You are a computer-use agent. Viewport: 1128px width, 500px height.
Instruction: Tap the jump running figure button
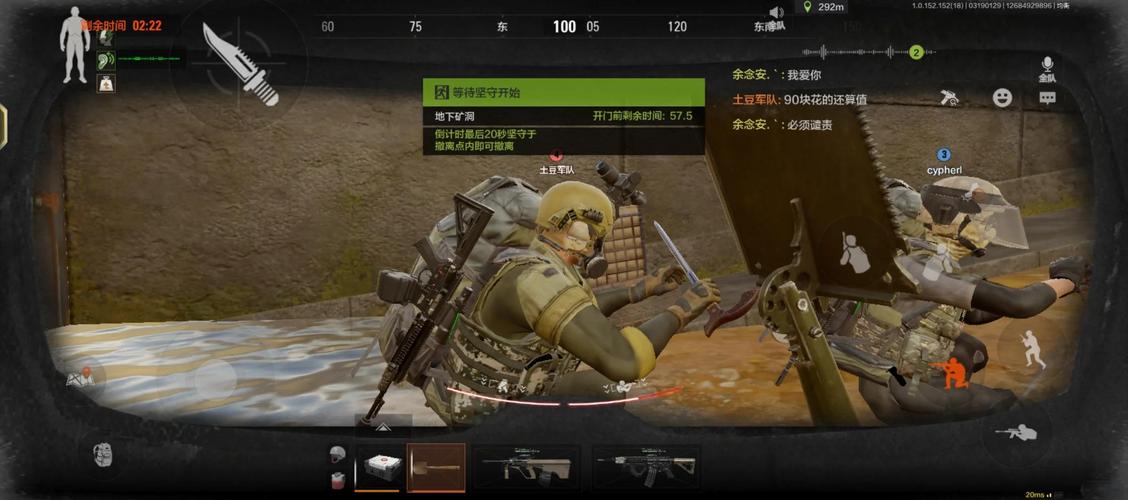[1030, 350]
